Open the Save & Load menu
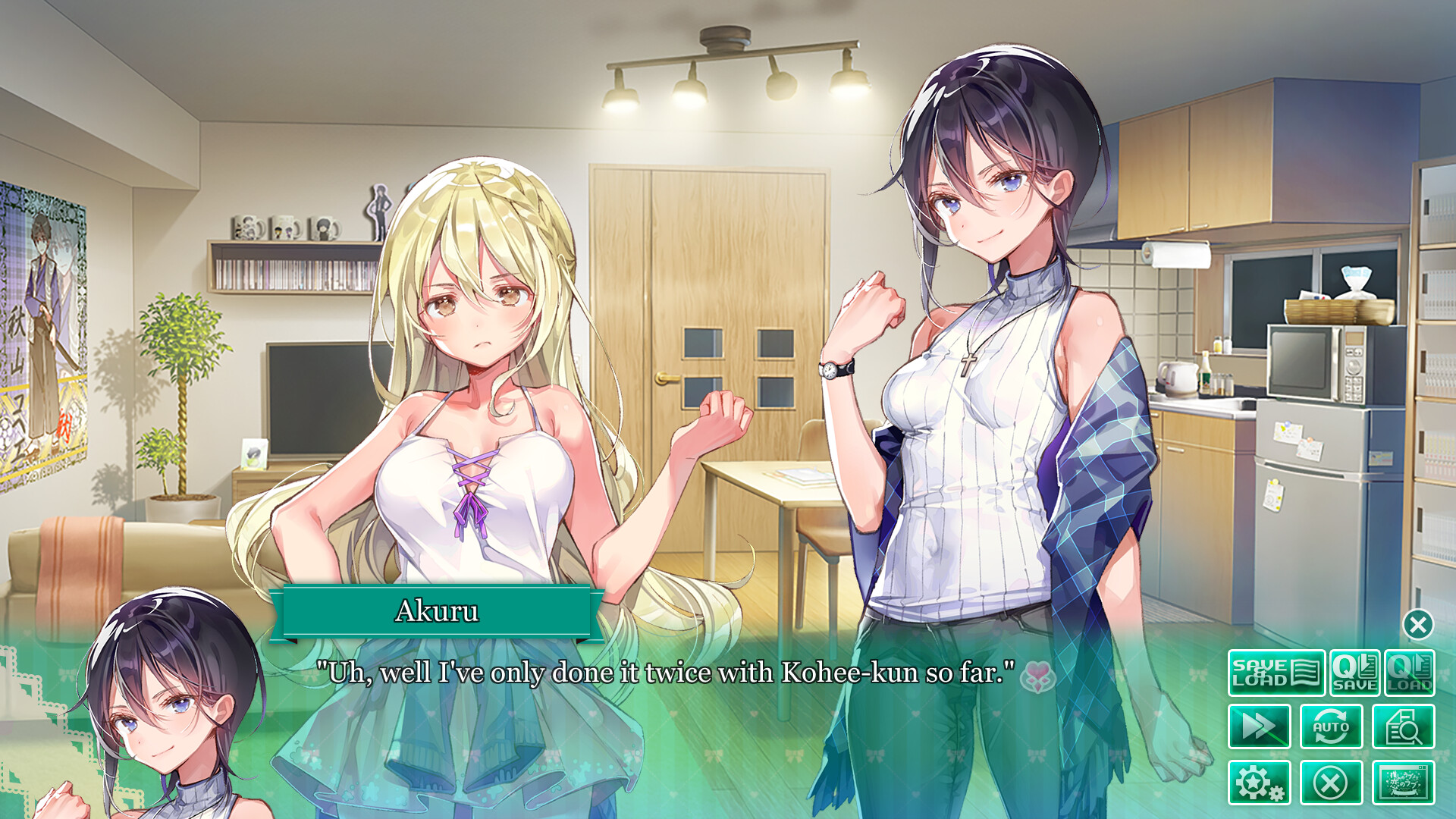Screen dimensions: 1456x819 coord(1276,673)
